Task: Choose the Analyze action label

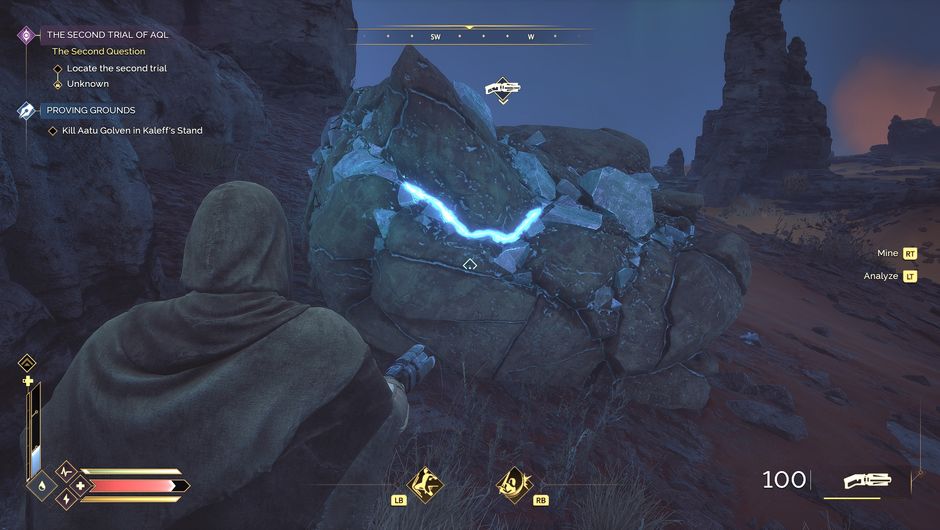Action: [880, 276]
